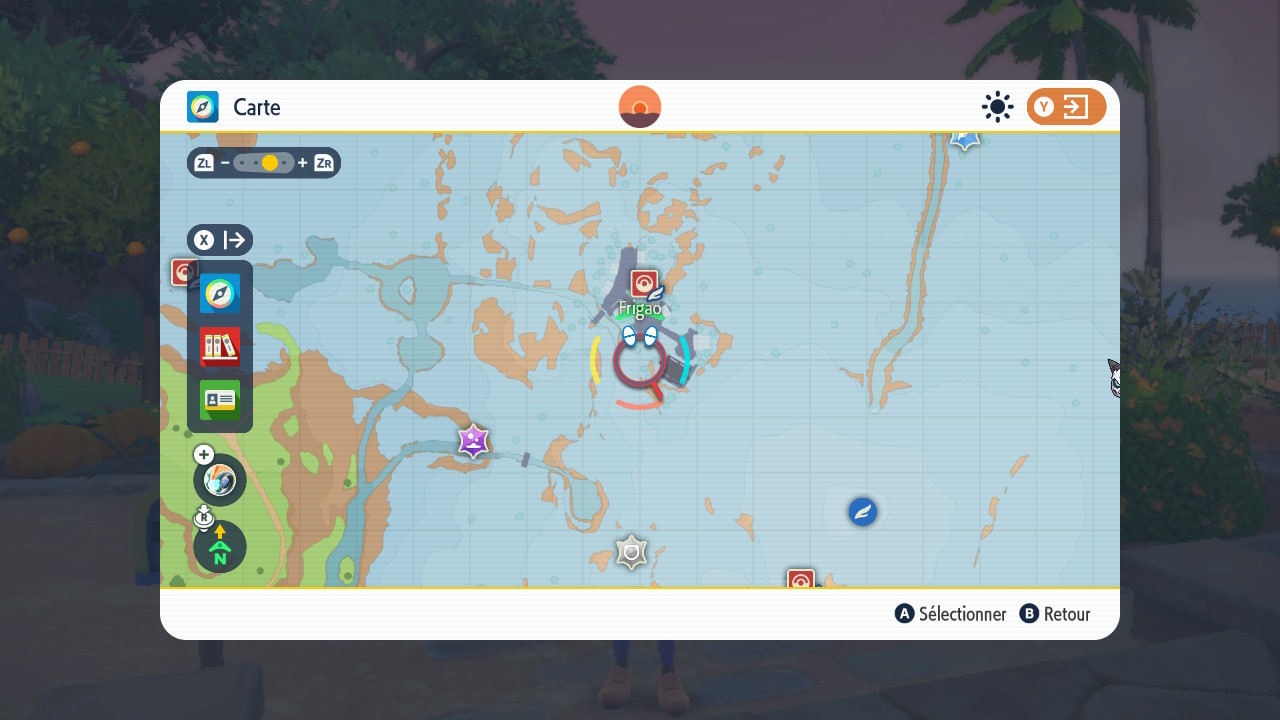Select the purple Tera Raid crystal marker

(473, 440)
